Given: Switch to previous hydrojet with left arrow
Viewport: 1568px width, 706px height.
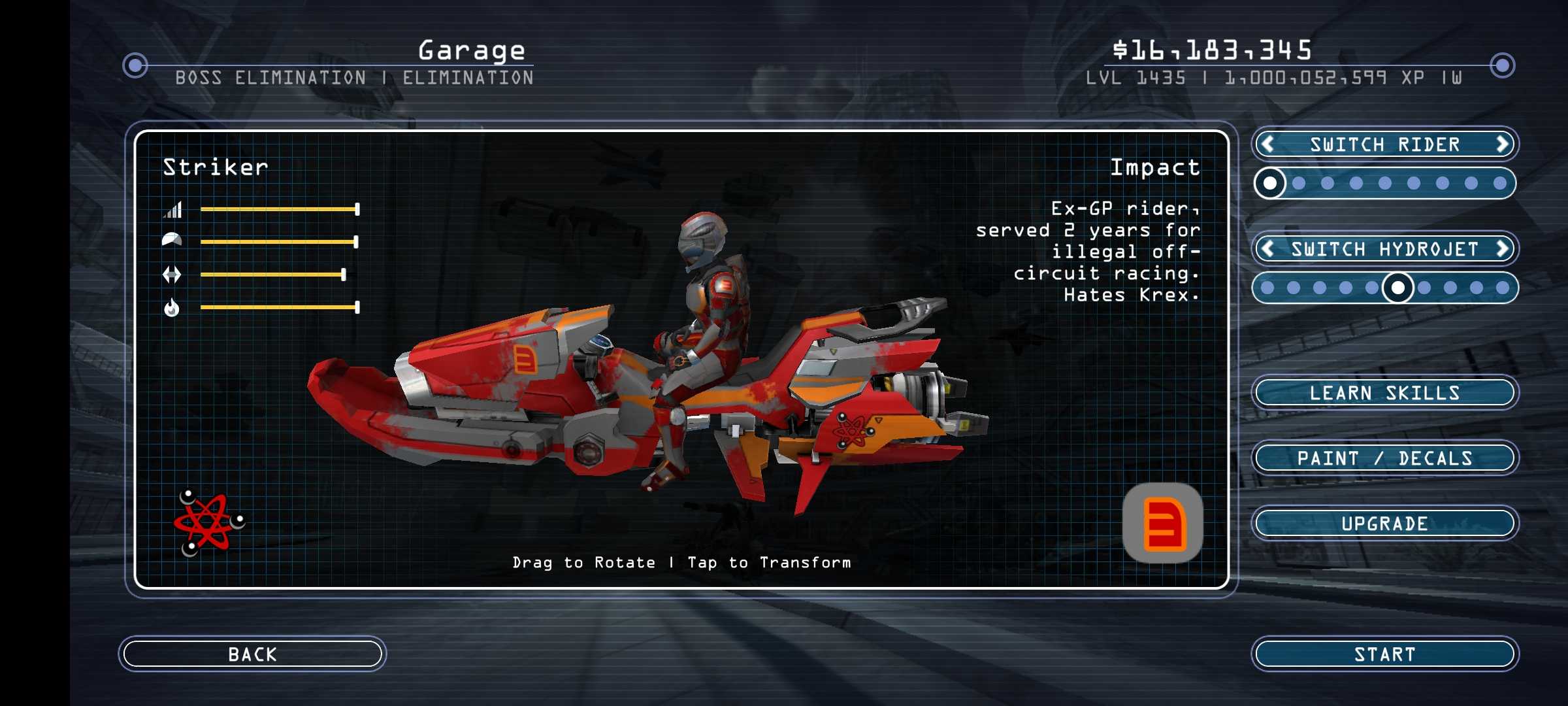Looking at the screenshot, I should [x=1268, y=248].
